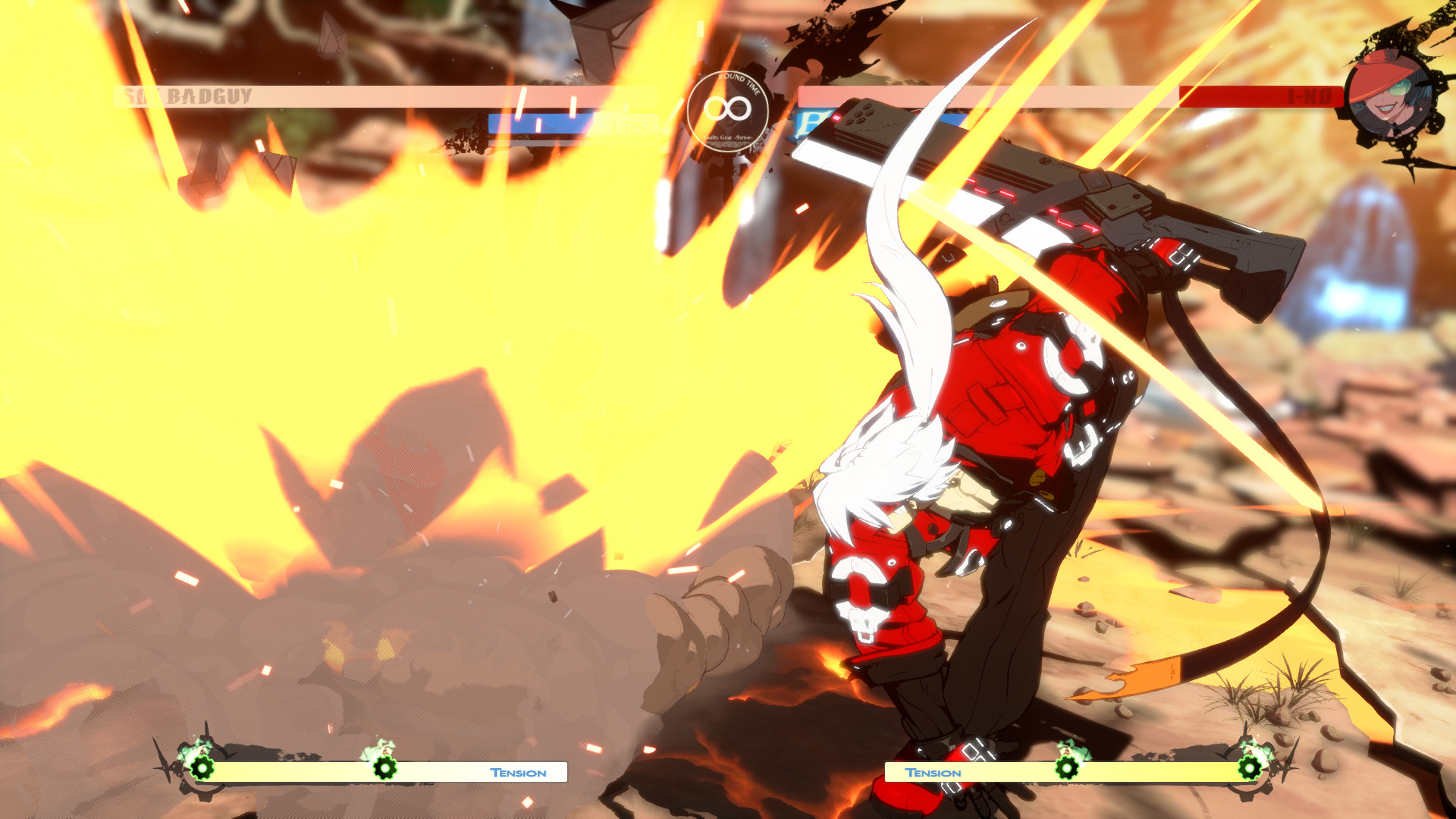The height and width of the screenshot is (819, 1456).
Task: Expand the Guilty Gear -Strive- timer circle
Action: pyautogui.click(x=726, y=110)
